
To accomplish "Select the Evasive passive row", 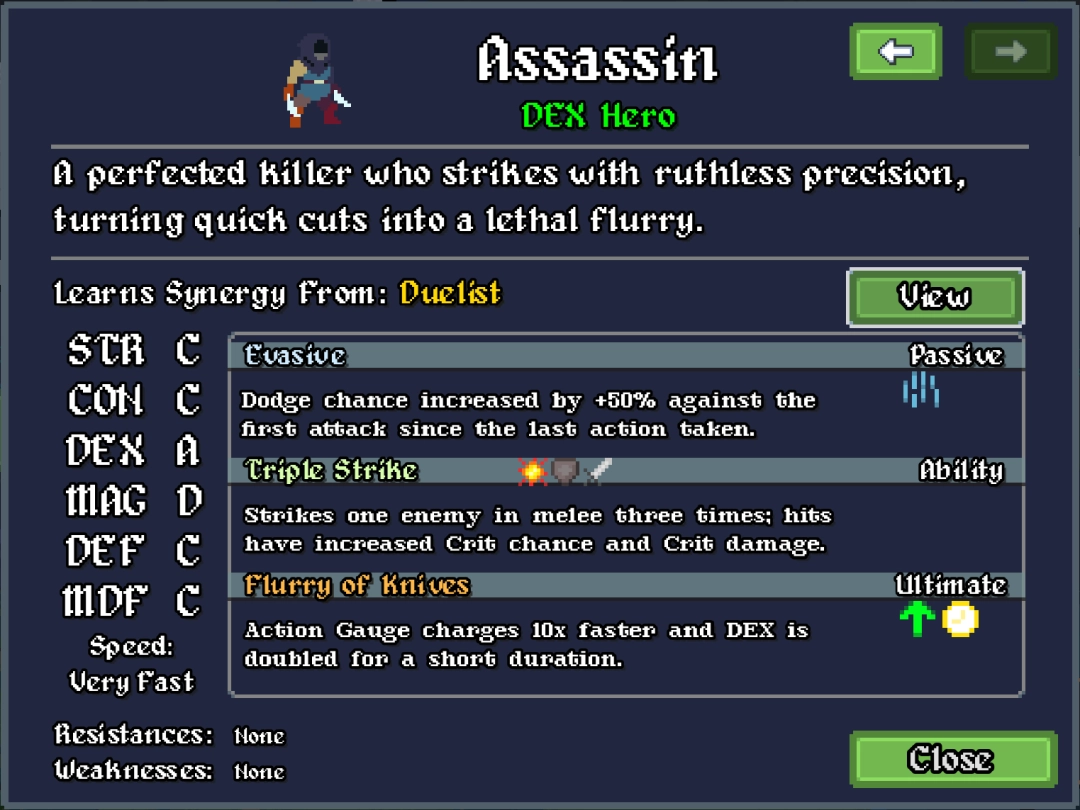I will [625, 356].
